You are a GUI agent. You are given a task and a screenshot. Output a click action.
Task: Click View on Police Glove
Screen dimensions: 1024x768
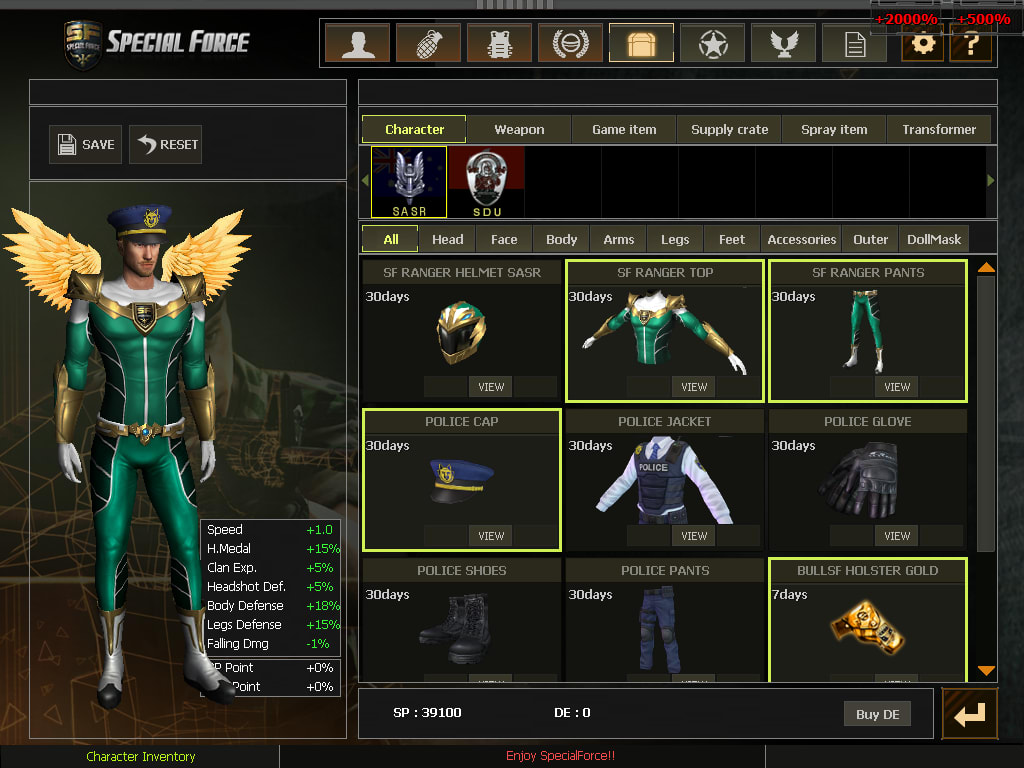click(897, 536)
